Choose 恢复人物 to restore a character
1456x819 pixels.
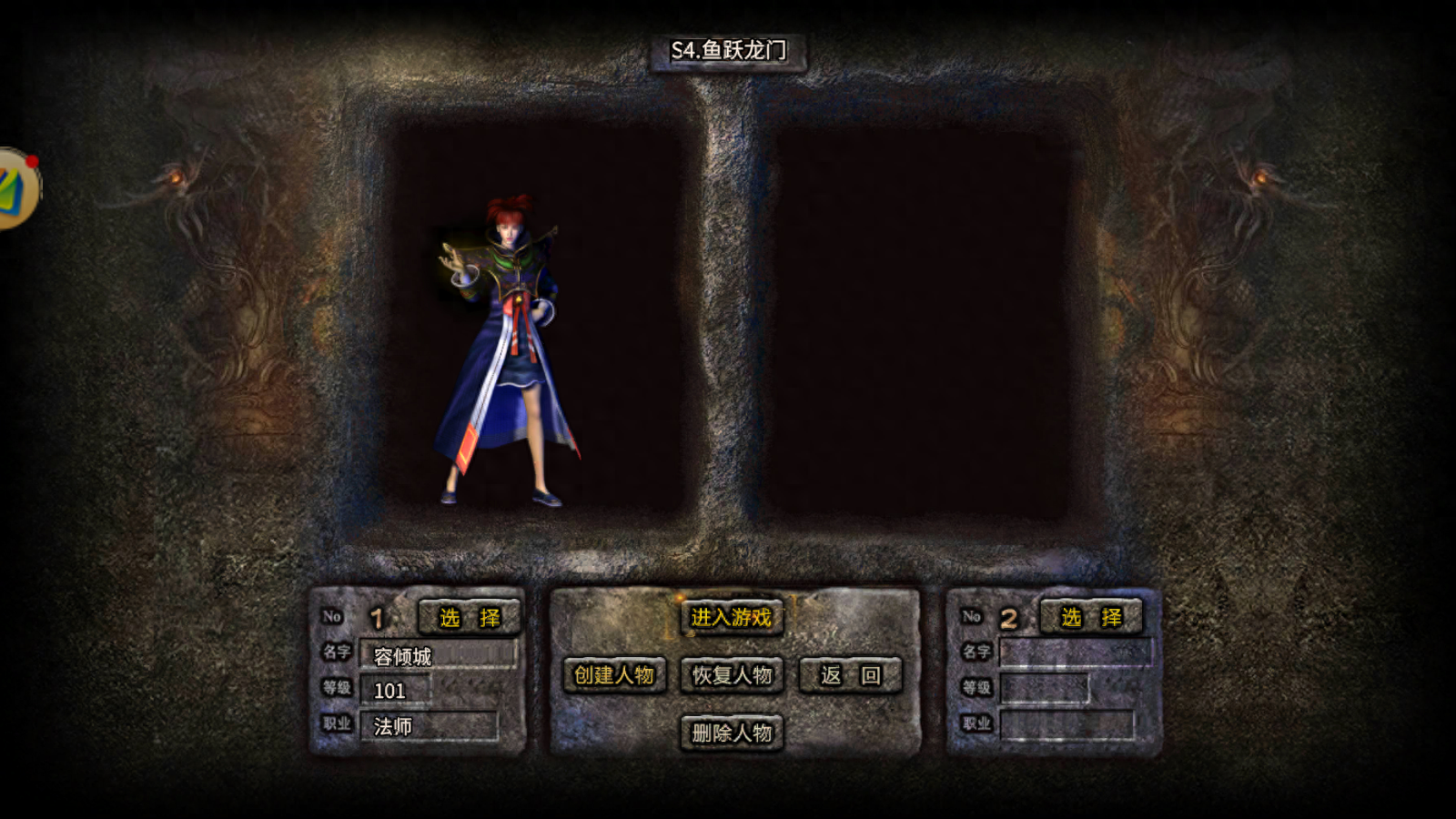(732, 675)
